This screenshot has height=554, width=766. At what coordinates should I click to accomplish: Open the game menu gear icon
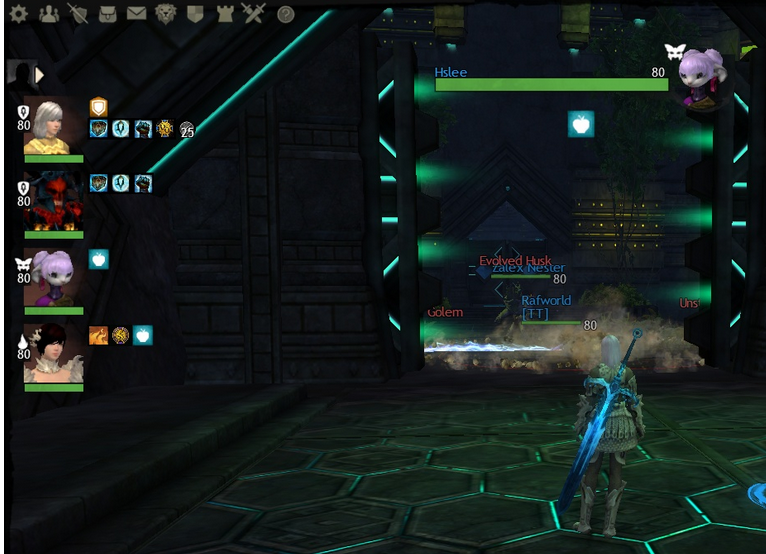click(x=18, y=14)
